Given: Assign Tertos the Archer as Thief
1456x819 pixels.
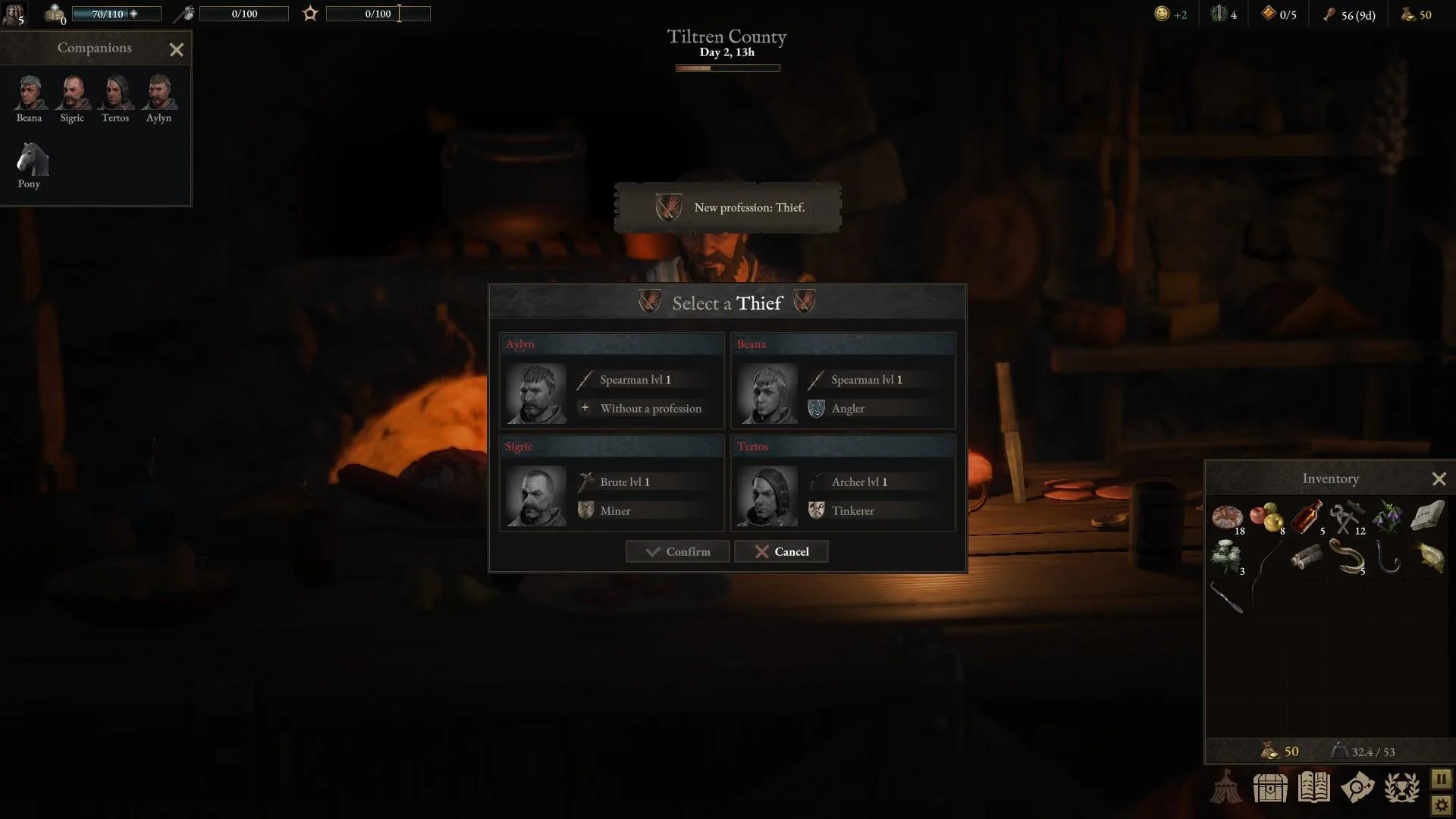Looking at the screenshot, I should tap(843, 484).
